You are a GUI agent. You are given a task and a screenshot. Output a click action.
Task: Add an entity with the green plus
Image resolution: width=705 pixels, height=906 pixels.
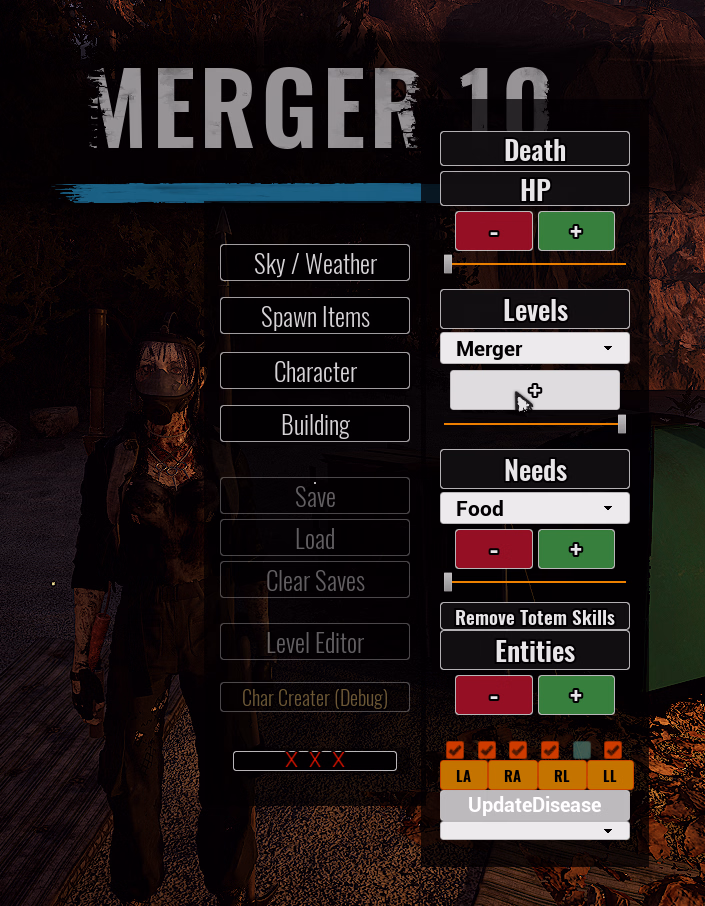[x=576, y=695]
